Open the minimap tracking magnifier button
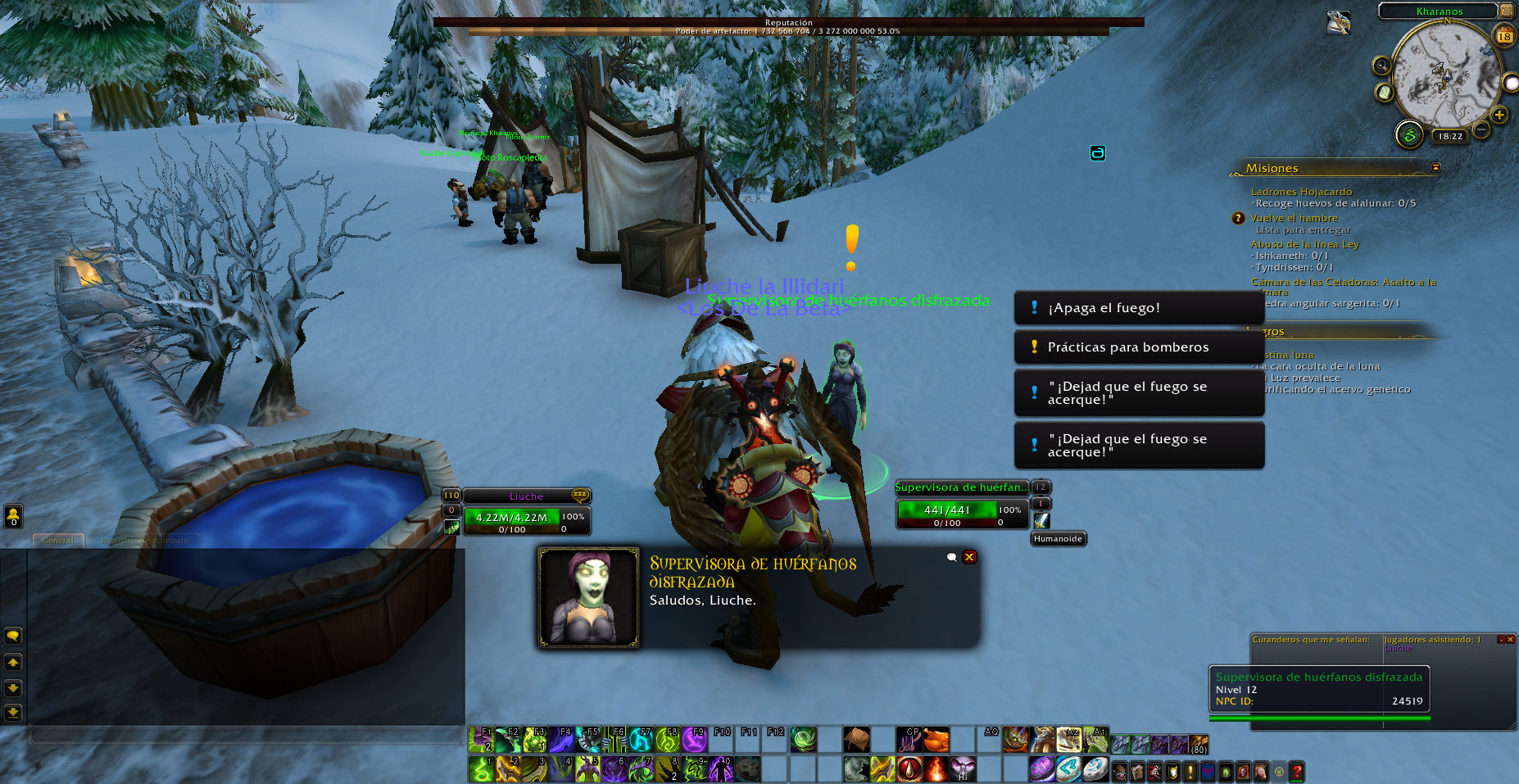This screenshot has height=784, width=1519. pos(1381,66)
